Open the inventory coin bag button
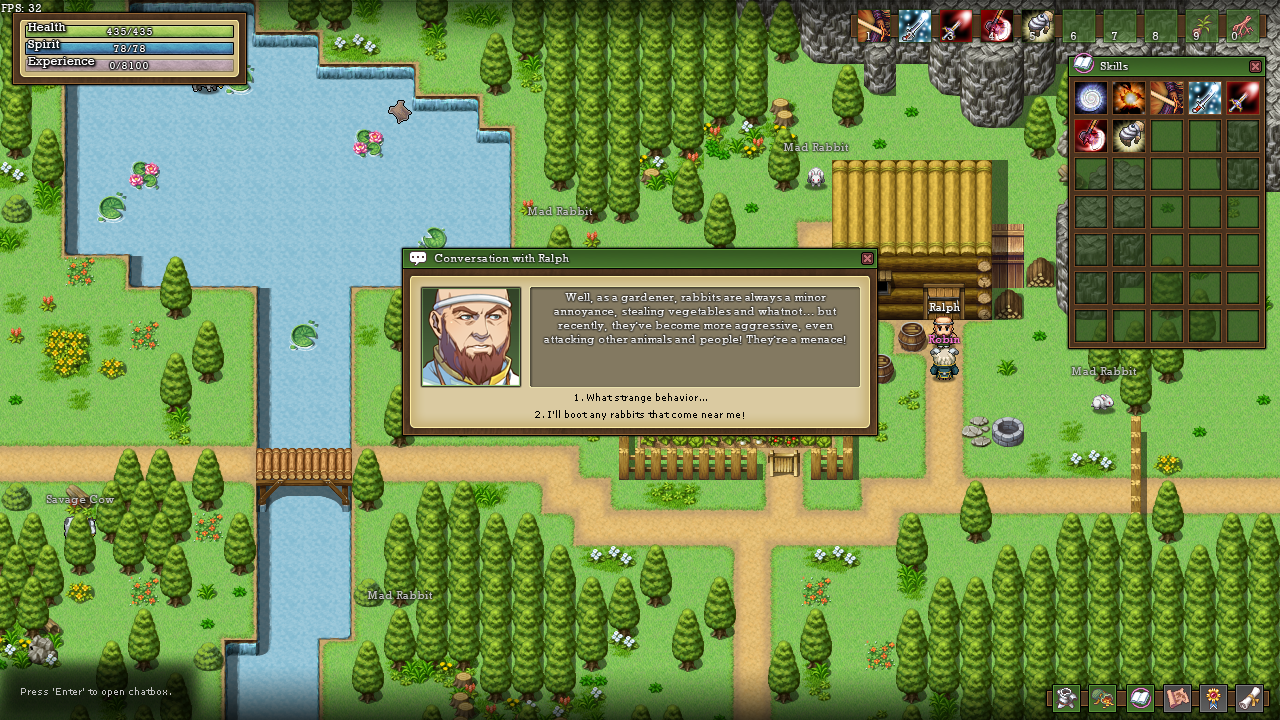The image size is (1280, 720). coord(1103,698)
